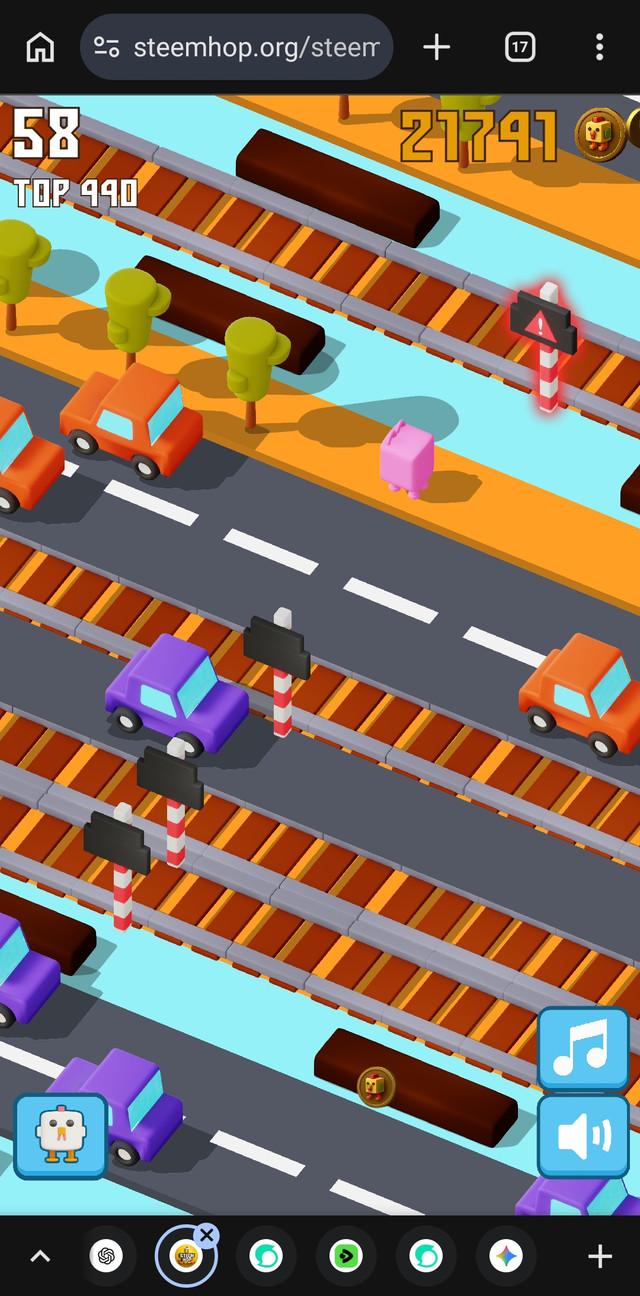Toggle the music note button

(582, 1048)
